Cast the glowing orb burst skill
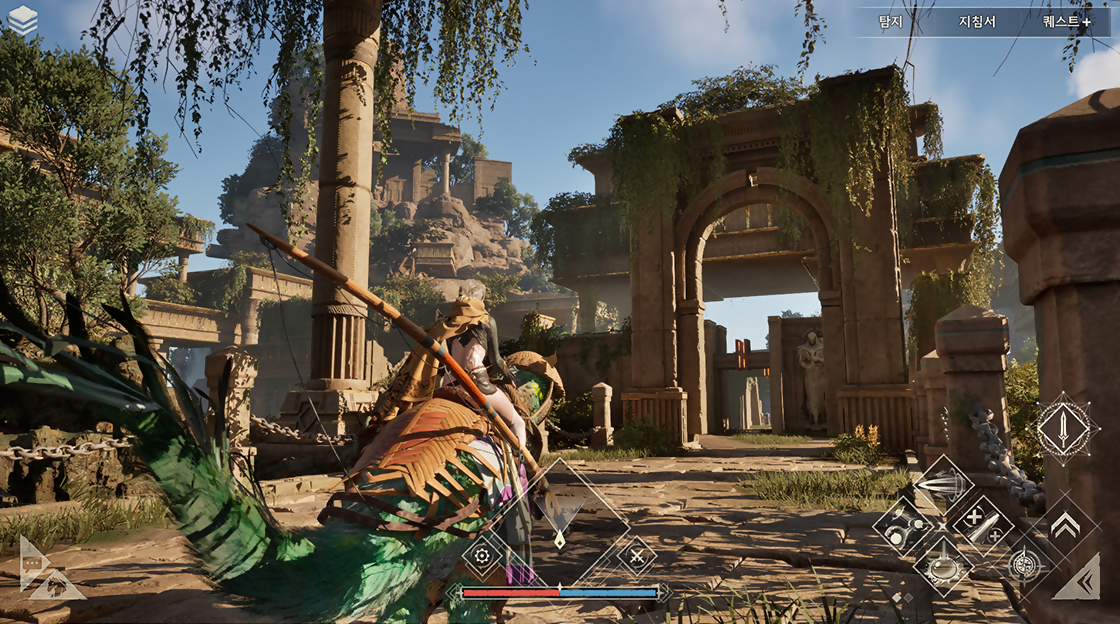Viewport: 1120px width, 624px height. pyautogui.click(x=942, y=565)
